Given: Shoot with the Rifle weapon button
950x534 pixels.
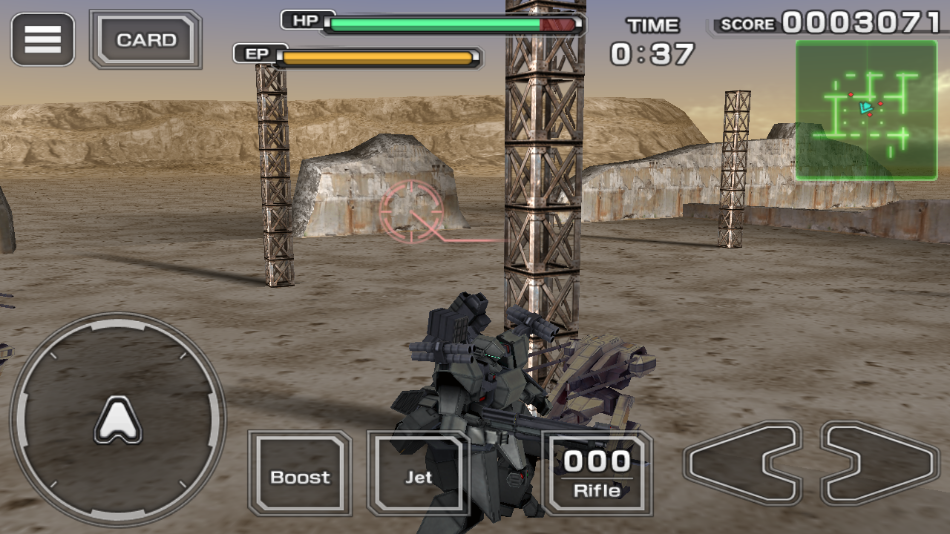Looking at the screenshot, I should 597,474.
